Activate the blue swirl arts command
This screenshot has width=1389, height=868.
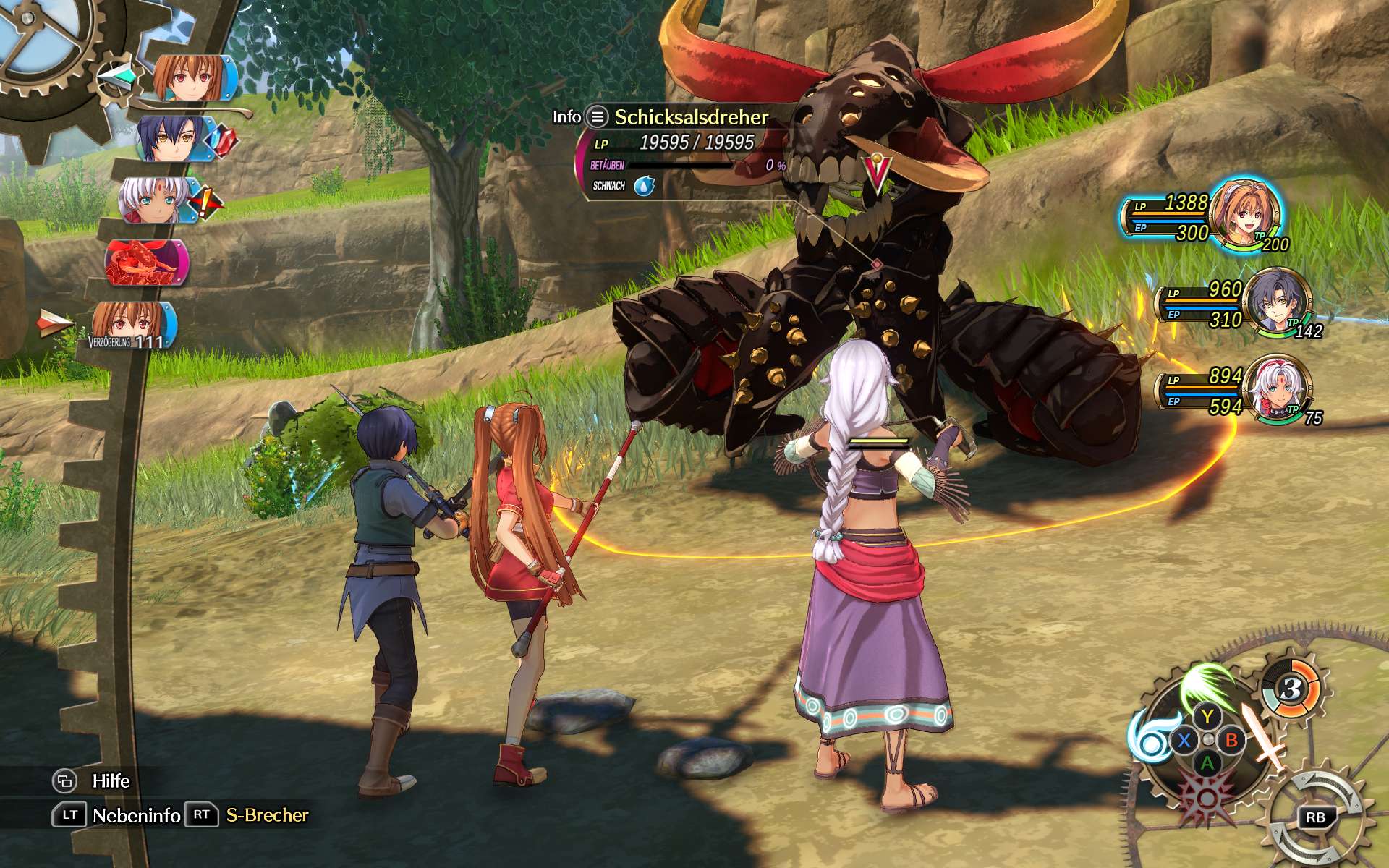(x=1150, y=738)
